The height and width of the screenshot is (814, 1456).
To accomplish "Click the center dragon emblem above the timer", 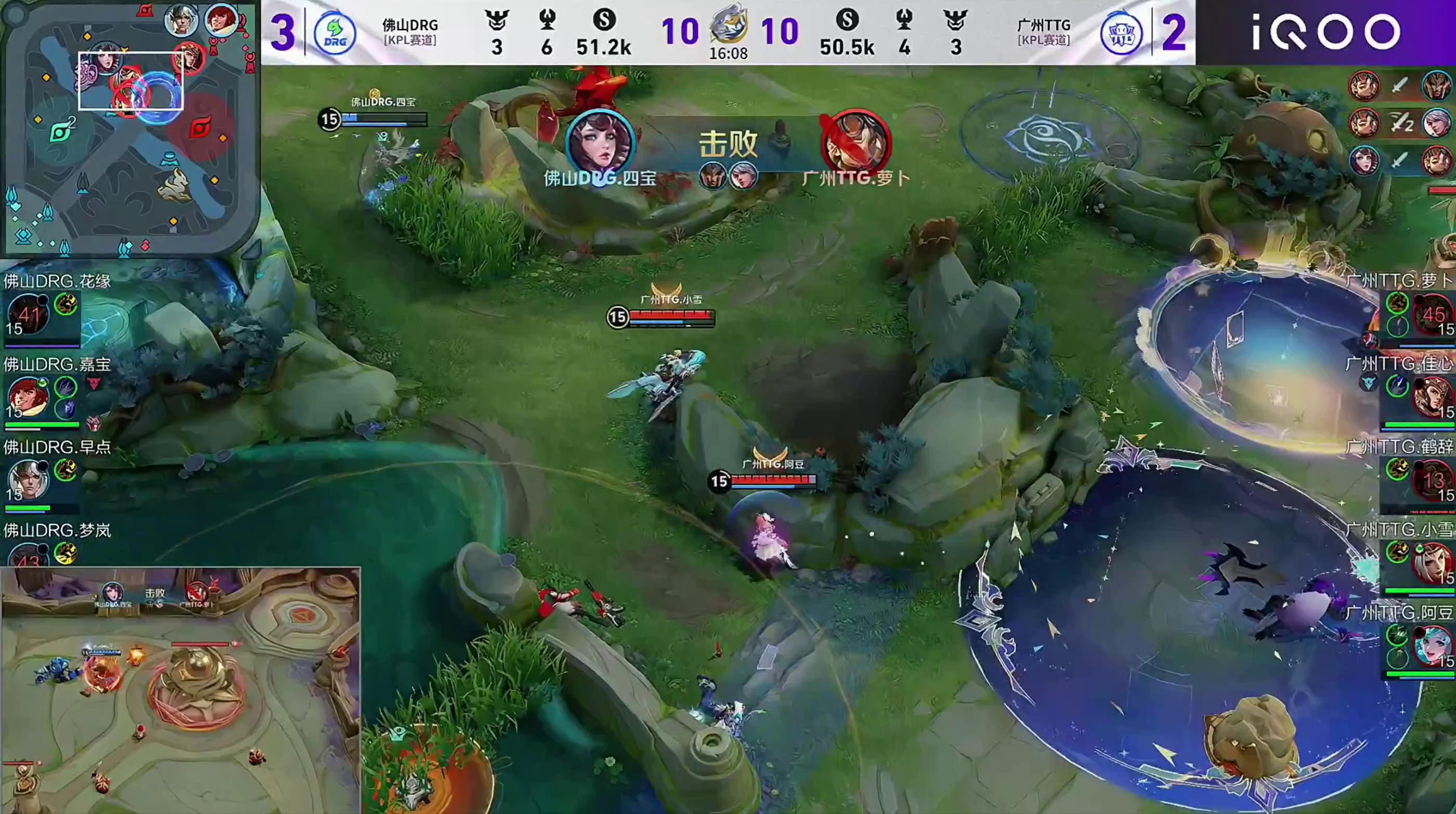I will (x=728, y=25).
